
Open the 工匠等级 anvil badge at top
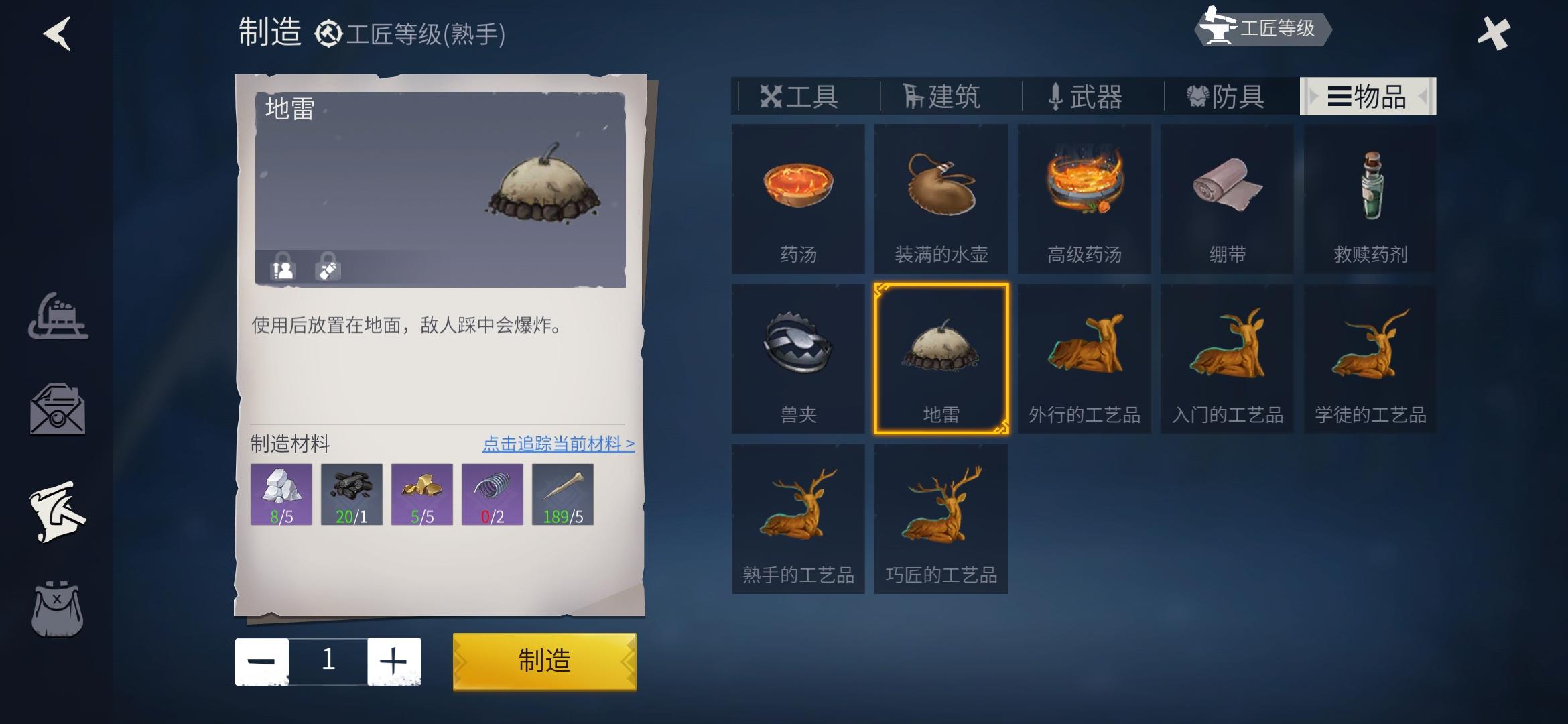[x=1263, y=29]
